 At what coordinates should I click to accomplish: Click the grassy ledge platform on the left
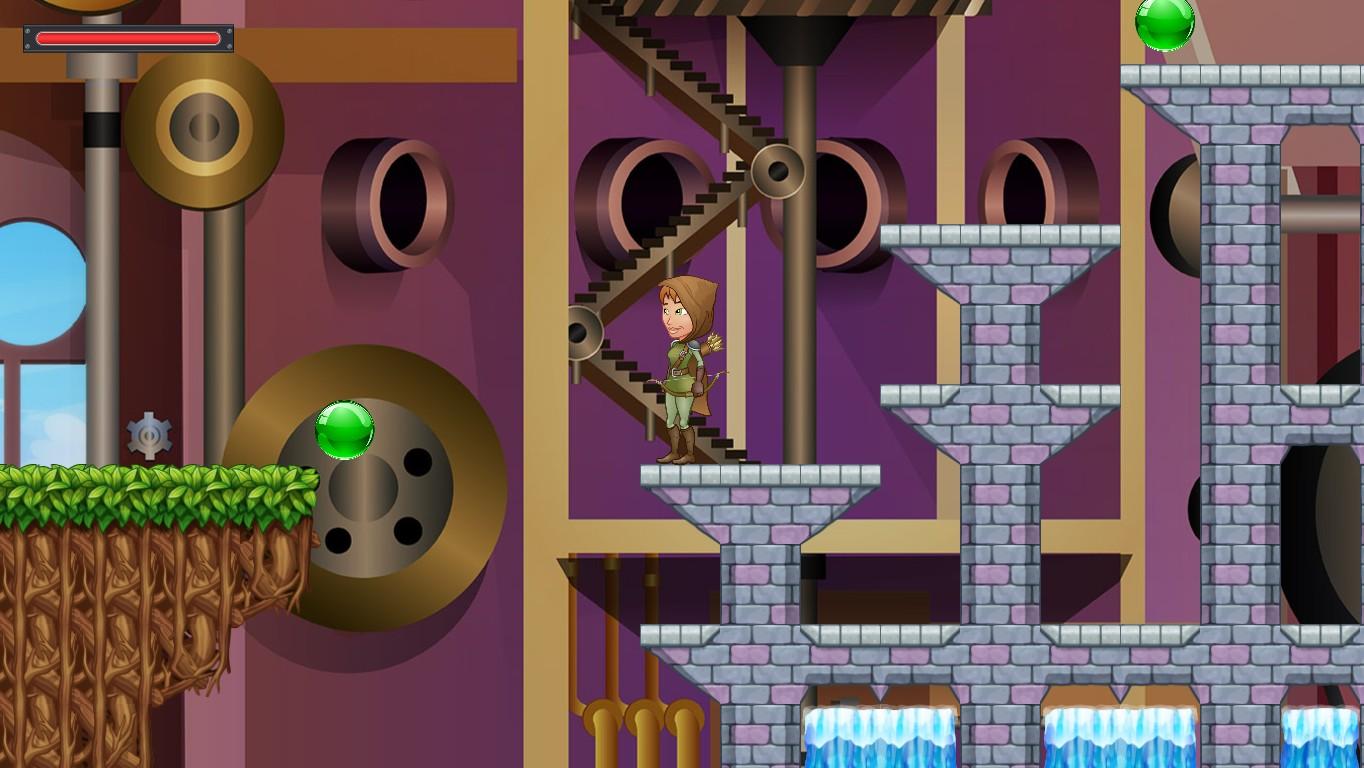(150, 490)
